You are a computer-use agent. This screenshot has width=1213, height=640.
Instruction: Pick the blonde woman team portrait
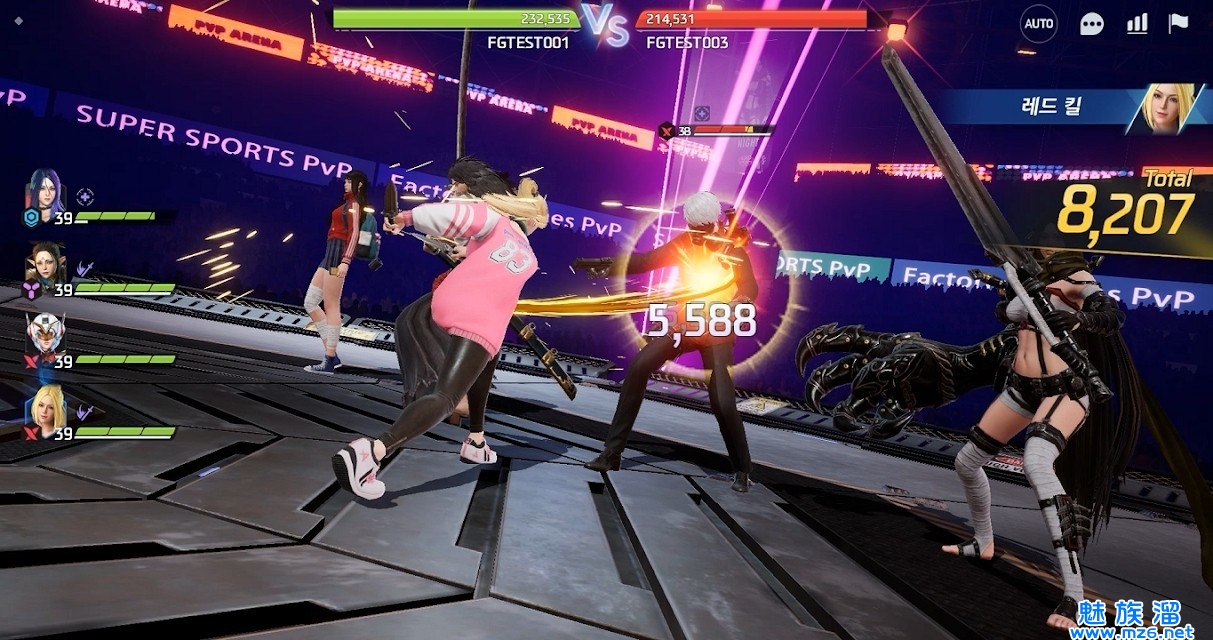point(46,408)
